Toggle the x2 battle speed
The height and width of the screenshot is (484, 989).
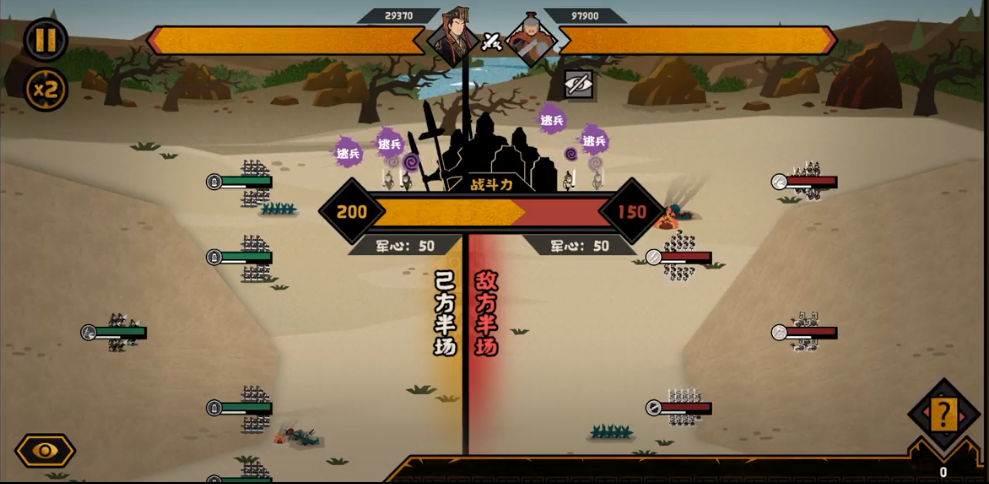45,90
